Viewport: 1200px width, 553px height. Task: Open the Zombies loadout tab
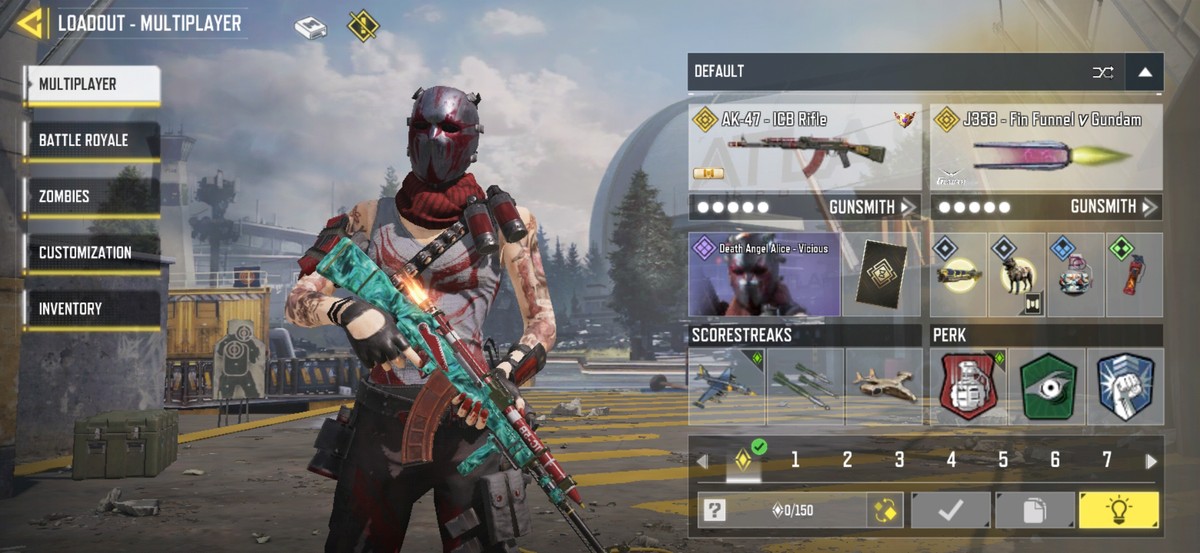pyautogui.click(x=92, y=197)
